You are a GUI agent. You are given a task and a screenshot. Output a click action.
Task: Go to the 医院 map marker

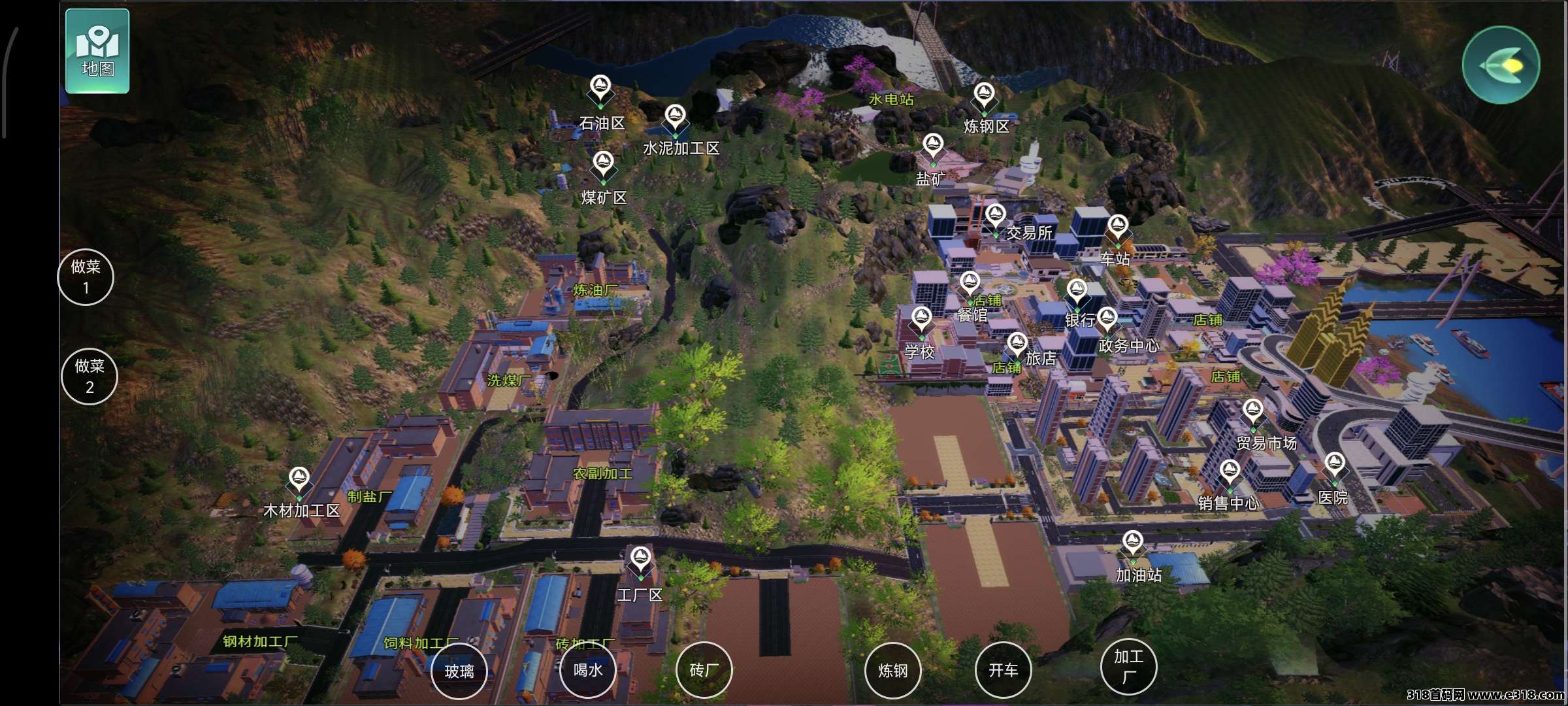coord(1334,465)
